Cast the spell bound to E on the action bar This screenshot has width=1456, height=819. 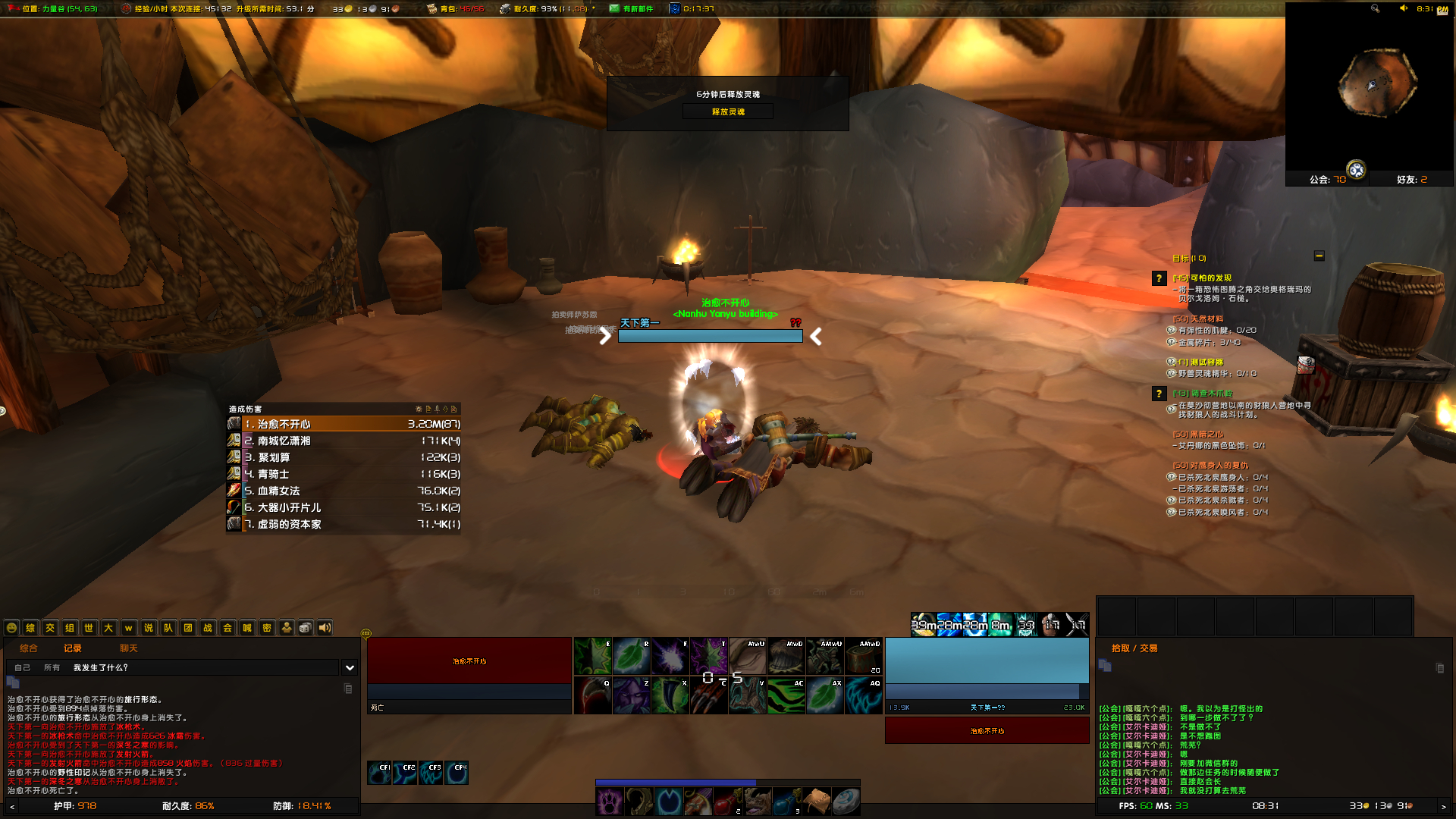click(592, 656)
